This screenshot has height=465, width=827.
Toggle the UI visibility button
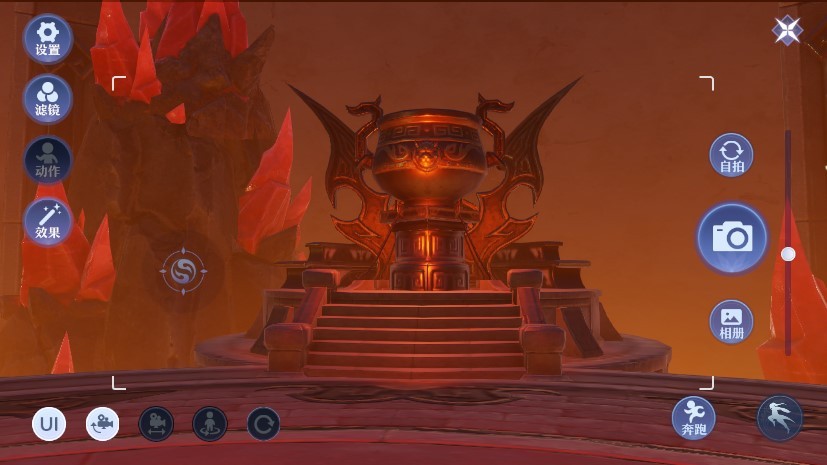pos(49,424)
